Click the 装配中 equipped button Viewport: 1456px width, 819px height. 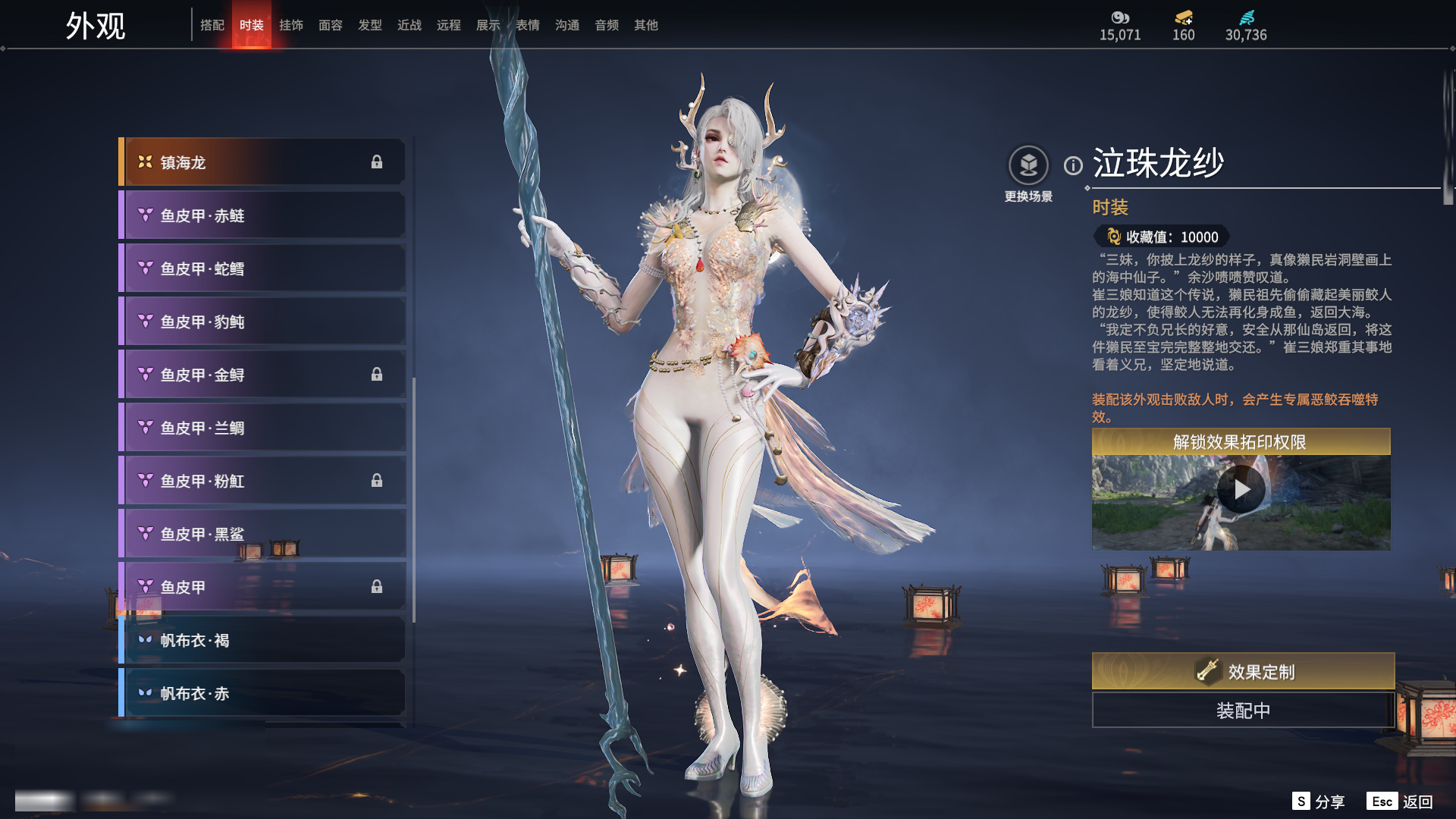tap(1243, 711)
